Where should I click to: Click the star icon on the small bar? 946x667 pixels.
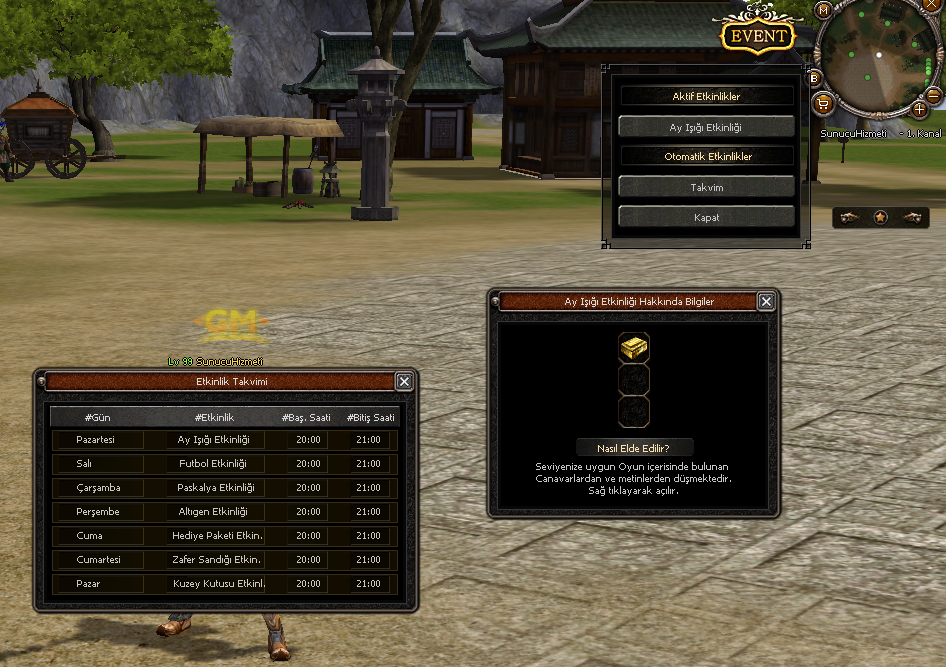point(880,217)
